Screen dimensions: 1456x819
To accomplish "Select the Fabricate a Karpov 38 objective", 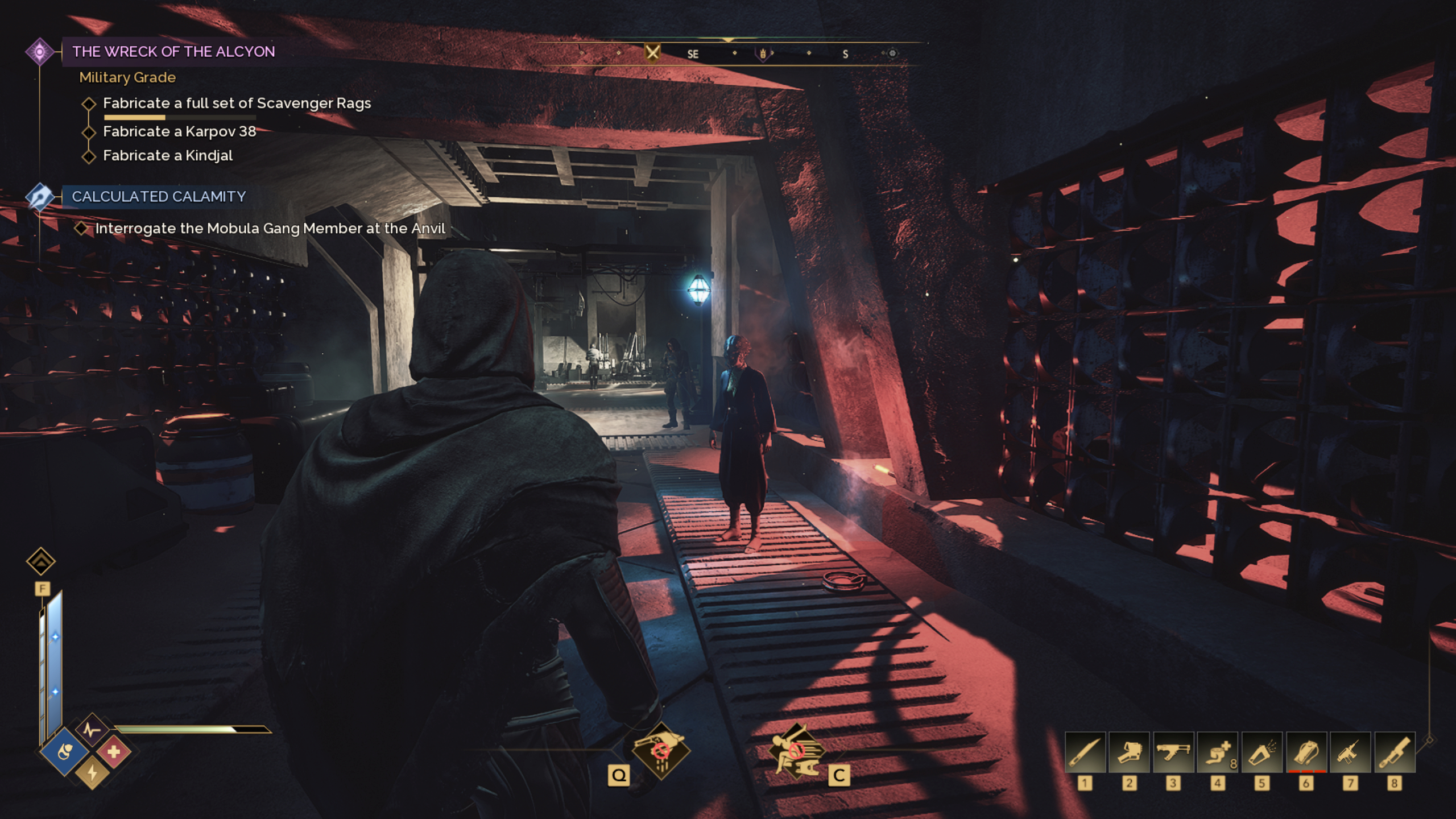I will coord(179,132).
